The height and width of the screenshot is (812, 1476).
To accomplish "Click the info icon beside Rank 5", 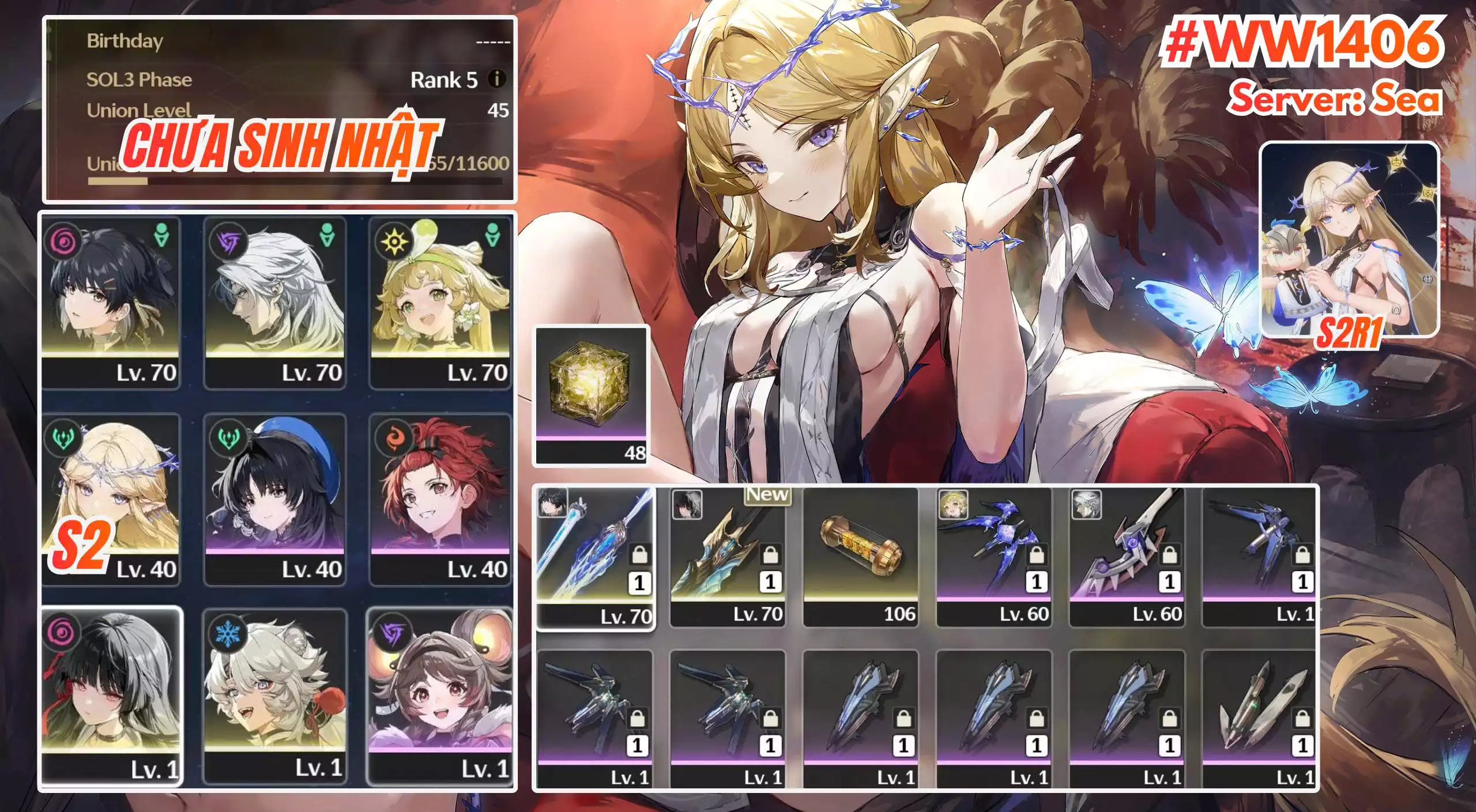I will [x=497, y=79].
